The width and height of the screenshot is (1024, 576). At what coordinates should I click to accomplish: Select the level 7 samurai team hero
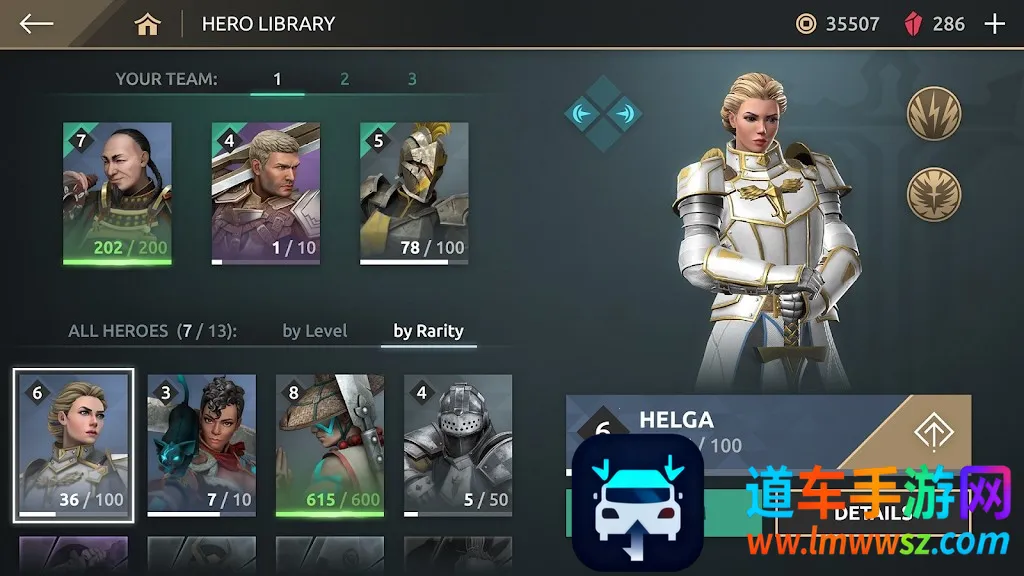click(117, 193)
